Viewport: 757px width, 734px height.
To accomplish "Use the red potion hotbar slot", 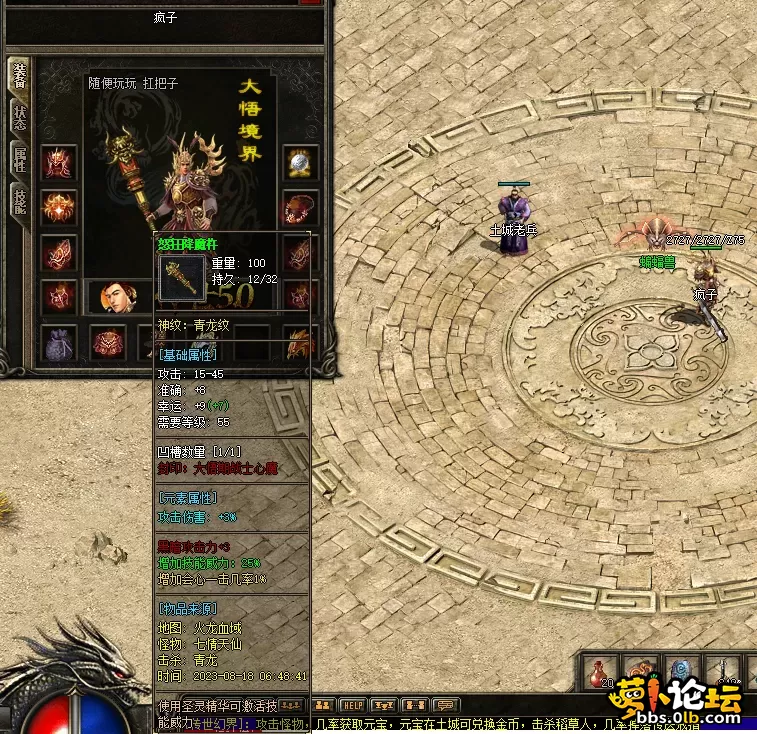I will pyautogui.click(x=600, y=672).
